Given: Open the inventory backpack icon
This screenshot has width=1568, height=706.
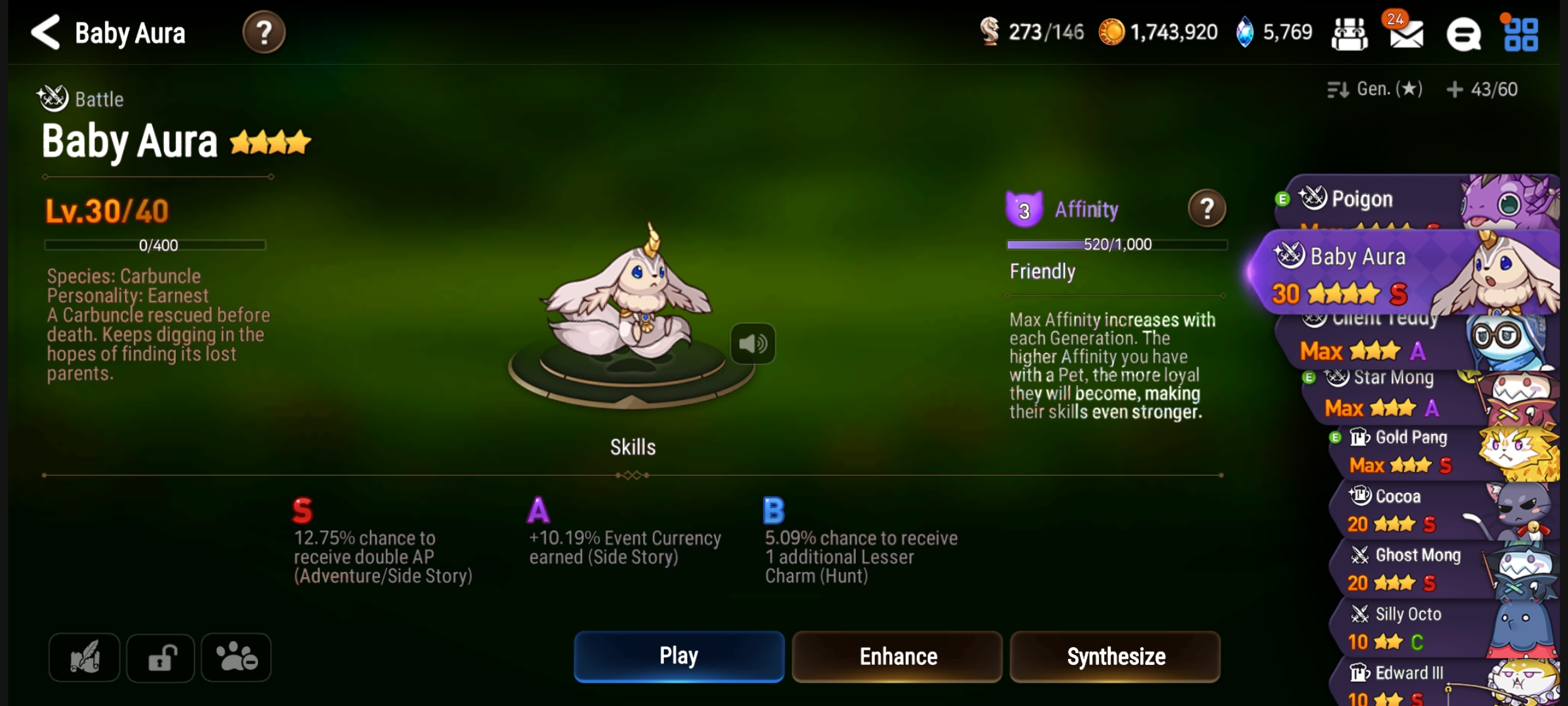Looking at the screenshot, I should (x=1351, y=33).
